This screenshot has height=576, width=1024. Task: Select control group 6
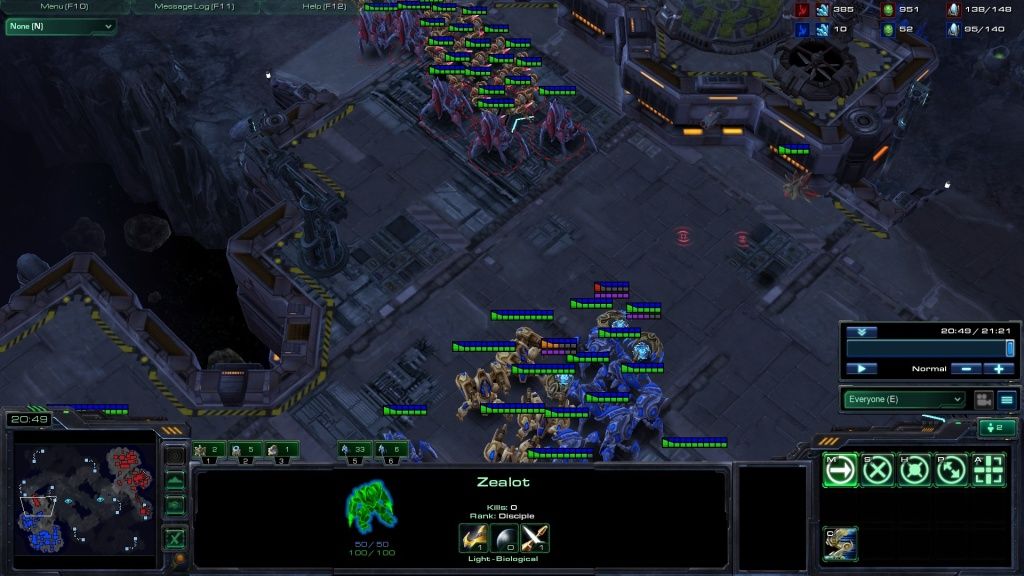391,450
